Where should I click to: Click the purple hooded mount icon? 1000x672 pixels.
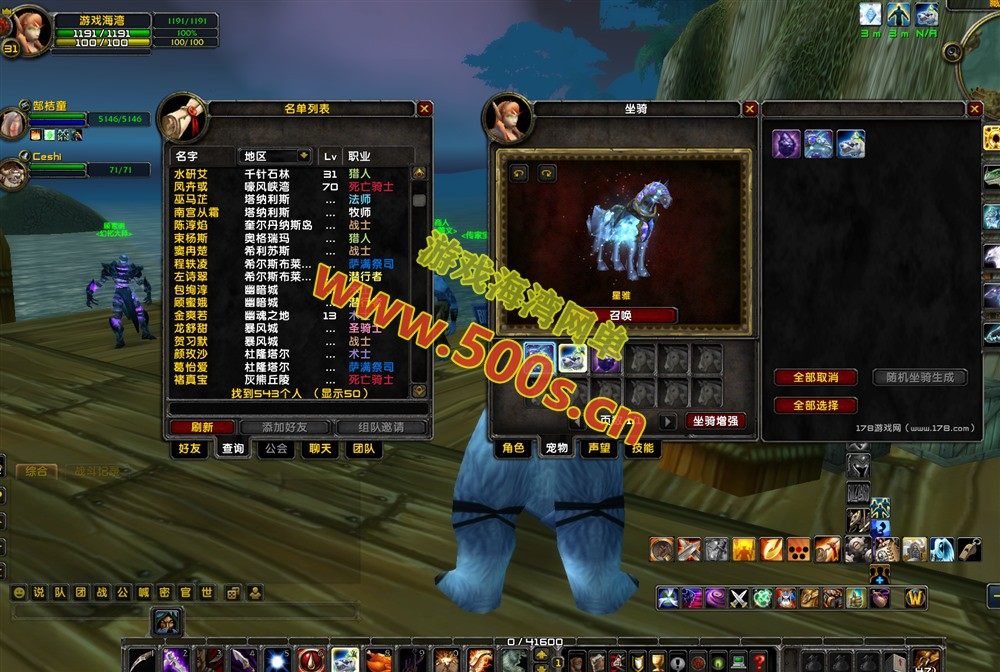786,144
